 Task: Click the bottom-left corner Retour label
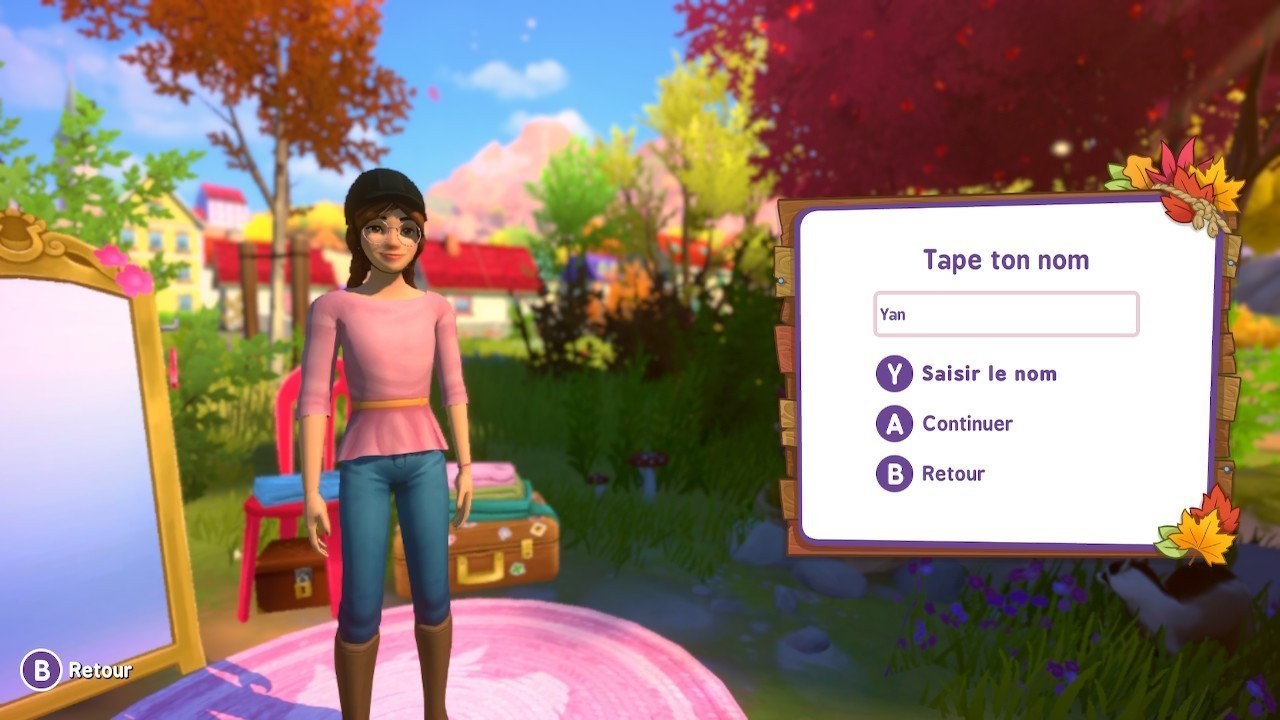point(99,670)
